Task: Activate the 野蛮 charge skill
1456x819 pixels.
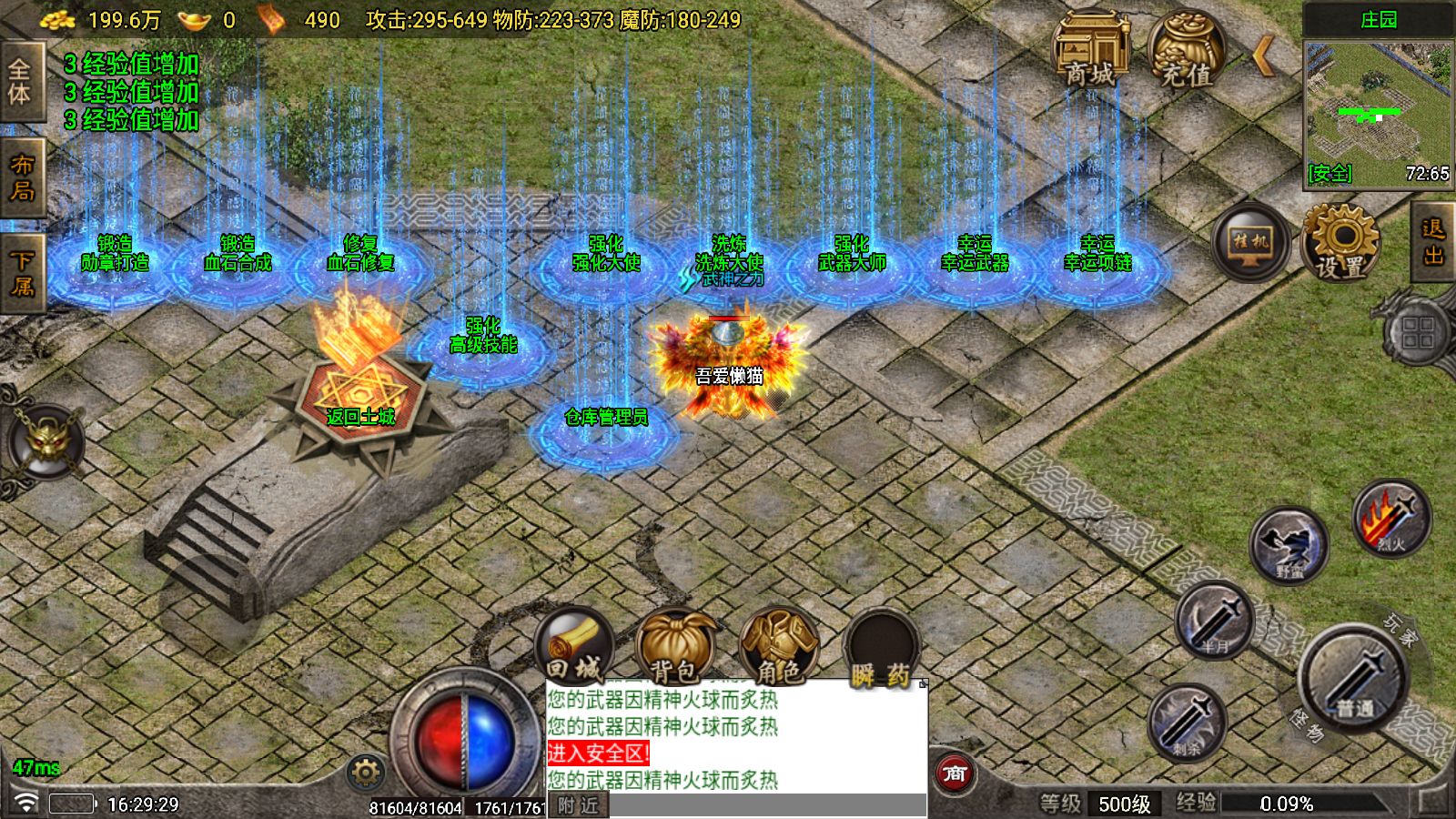Action: click(1289, 546)
